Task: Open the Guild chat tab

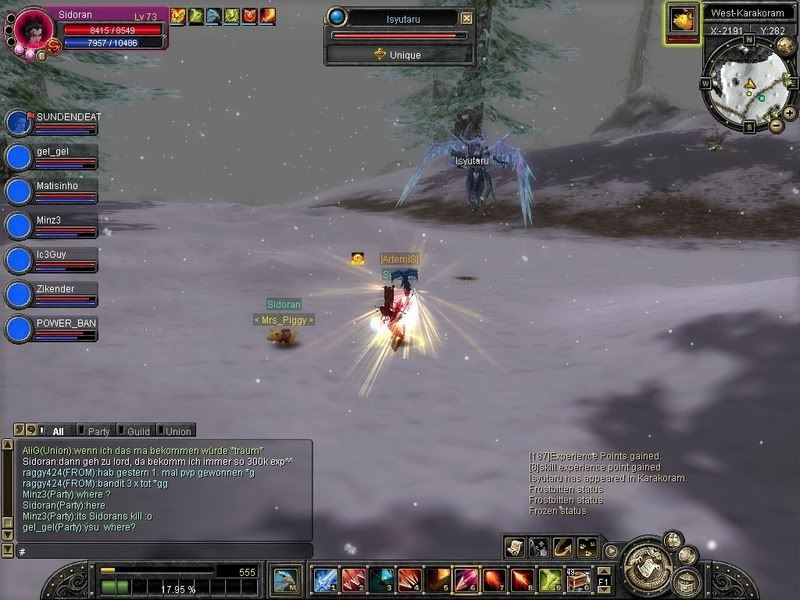Action: point(137,431)
